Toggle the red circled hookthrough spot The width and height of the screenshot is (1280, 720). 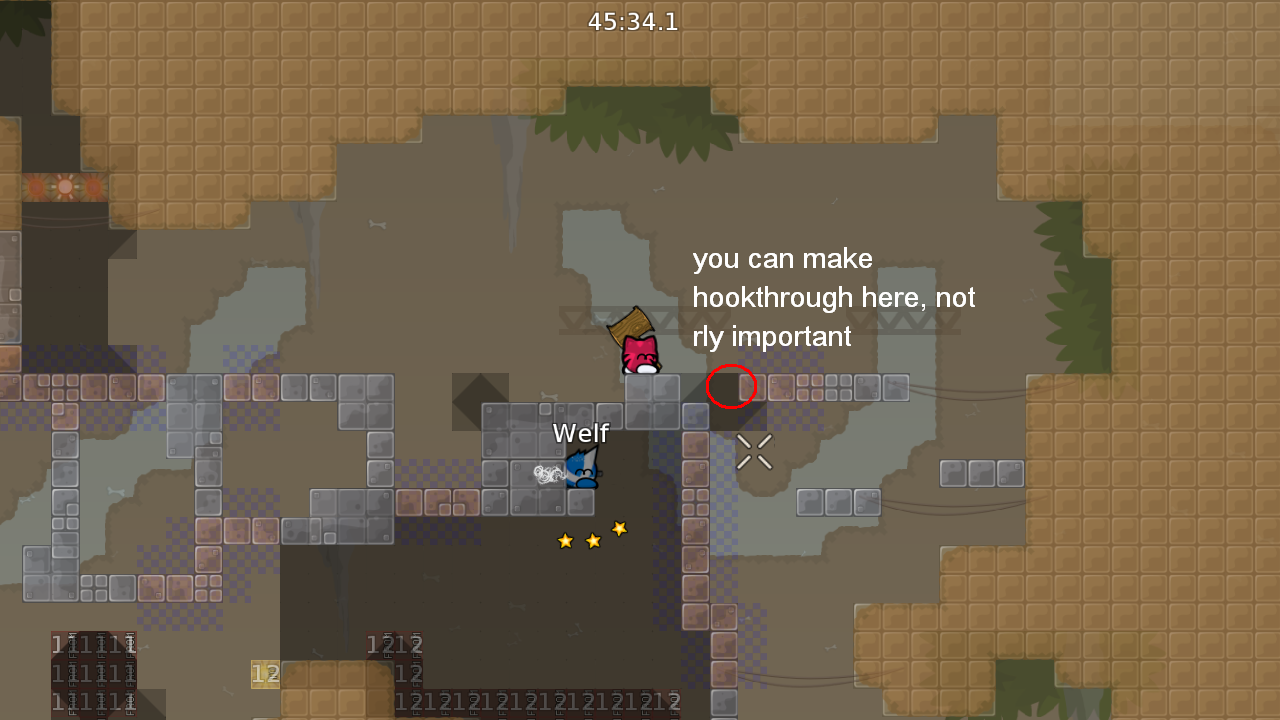(731, 386)
